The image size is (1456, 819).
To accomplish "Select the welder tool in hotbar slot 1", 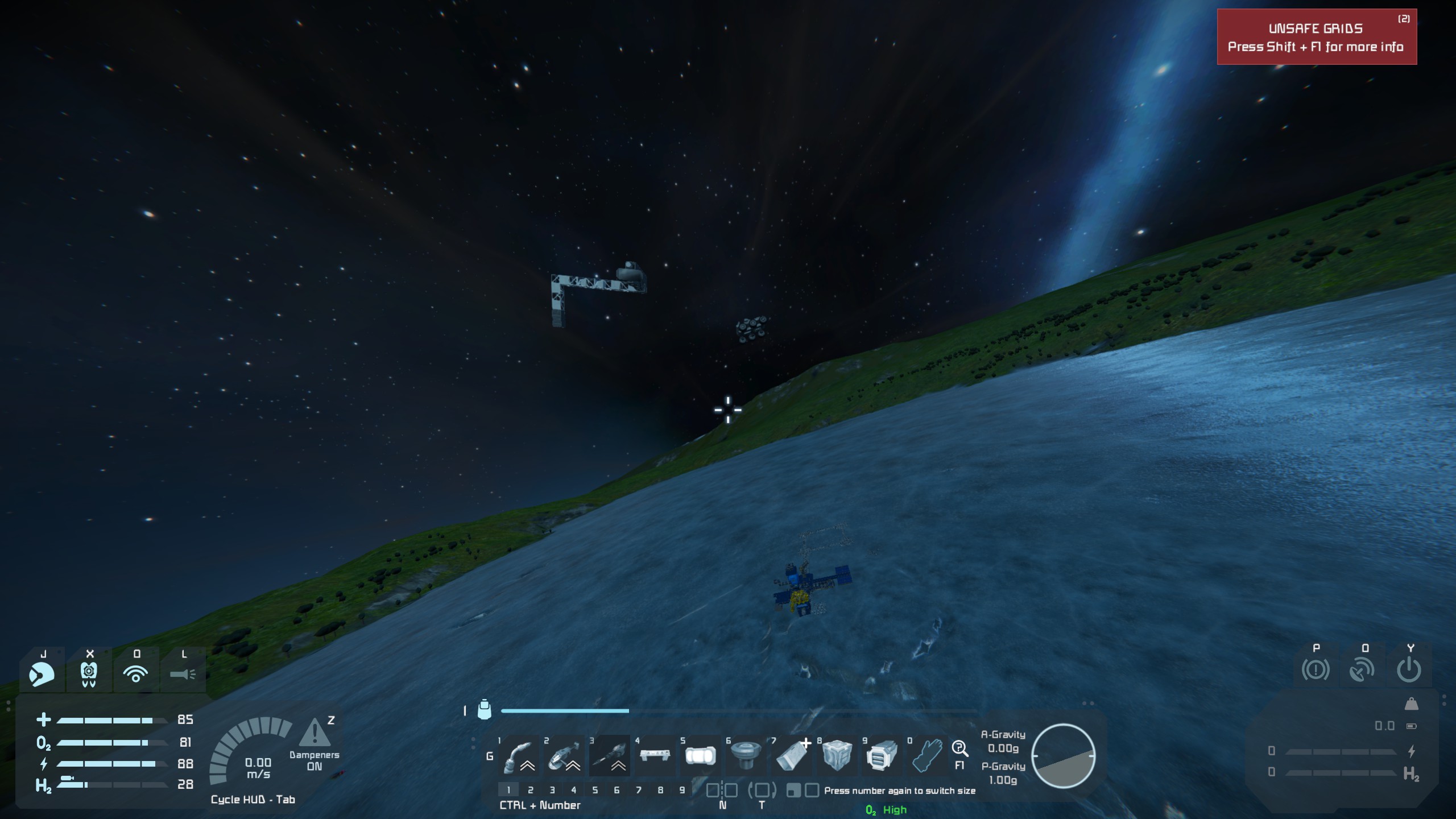I will click(518, 756).
